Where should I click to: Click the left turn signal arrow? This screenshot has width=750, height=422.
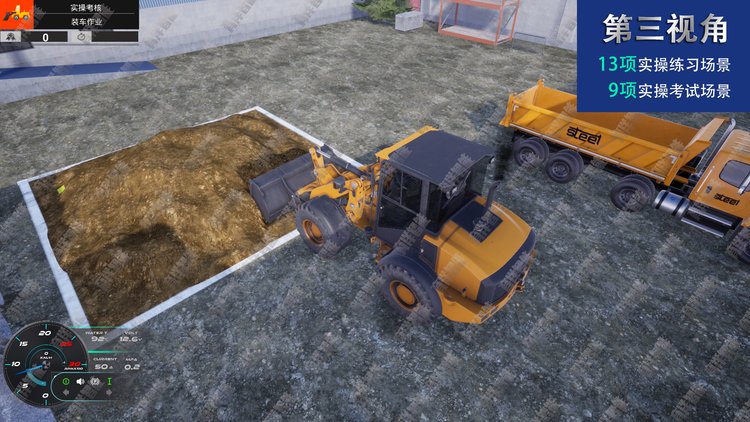66,393
